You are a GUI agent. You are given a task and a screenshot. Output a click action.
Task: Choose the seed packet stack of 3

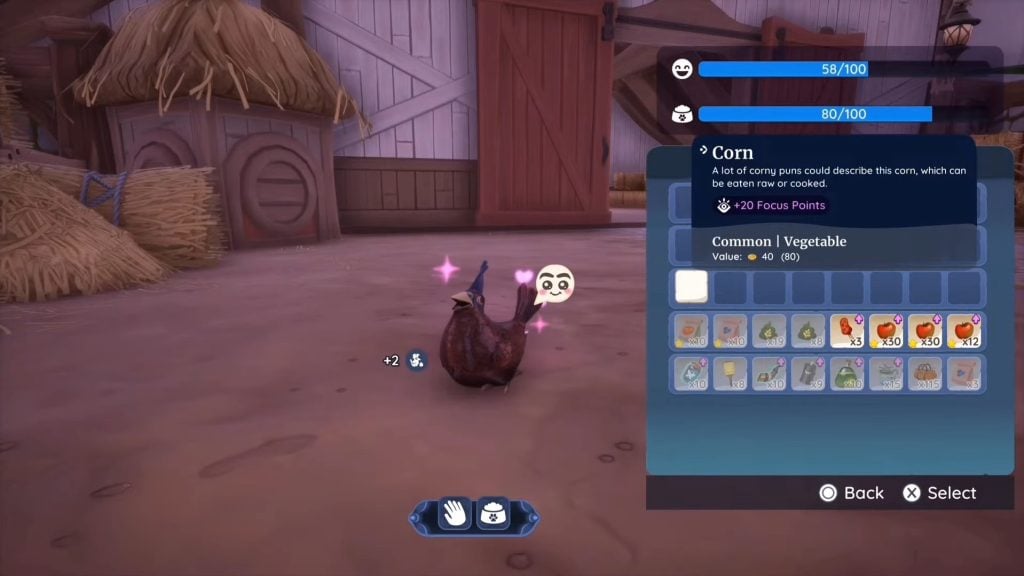click(964, 374)
